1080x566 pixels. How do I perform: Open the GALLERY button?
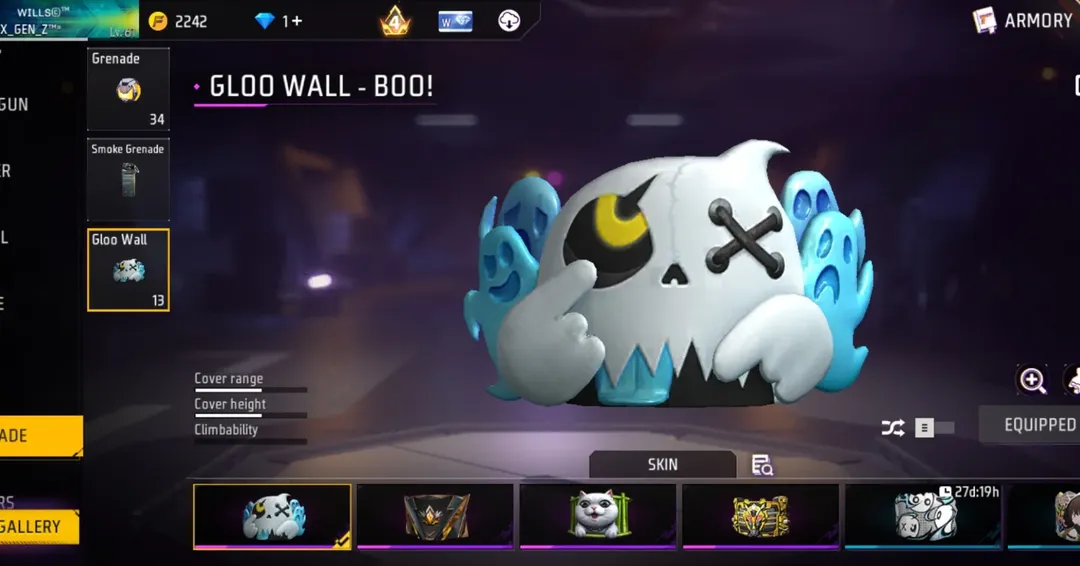[38, 527]
